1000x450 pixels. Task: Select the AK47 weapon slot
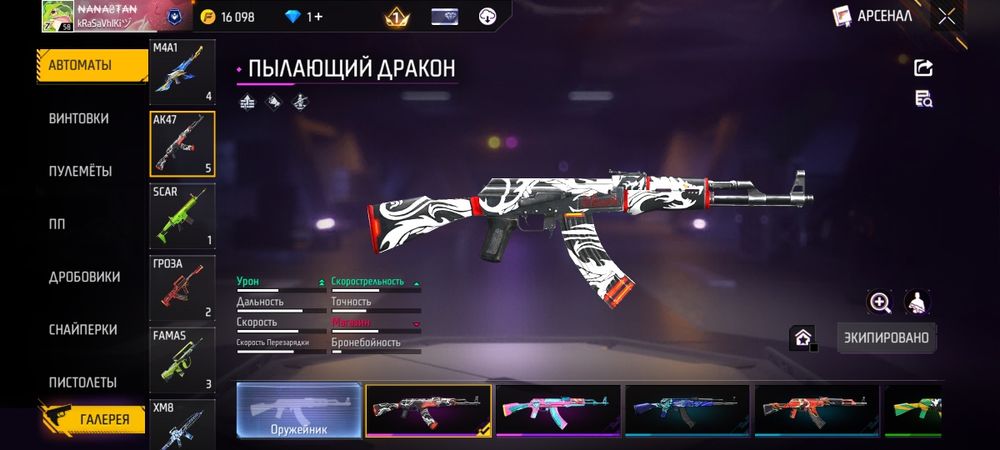pyautogui.click(x=182, y=143)
